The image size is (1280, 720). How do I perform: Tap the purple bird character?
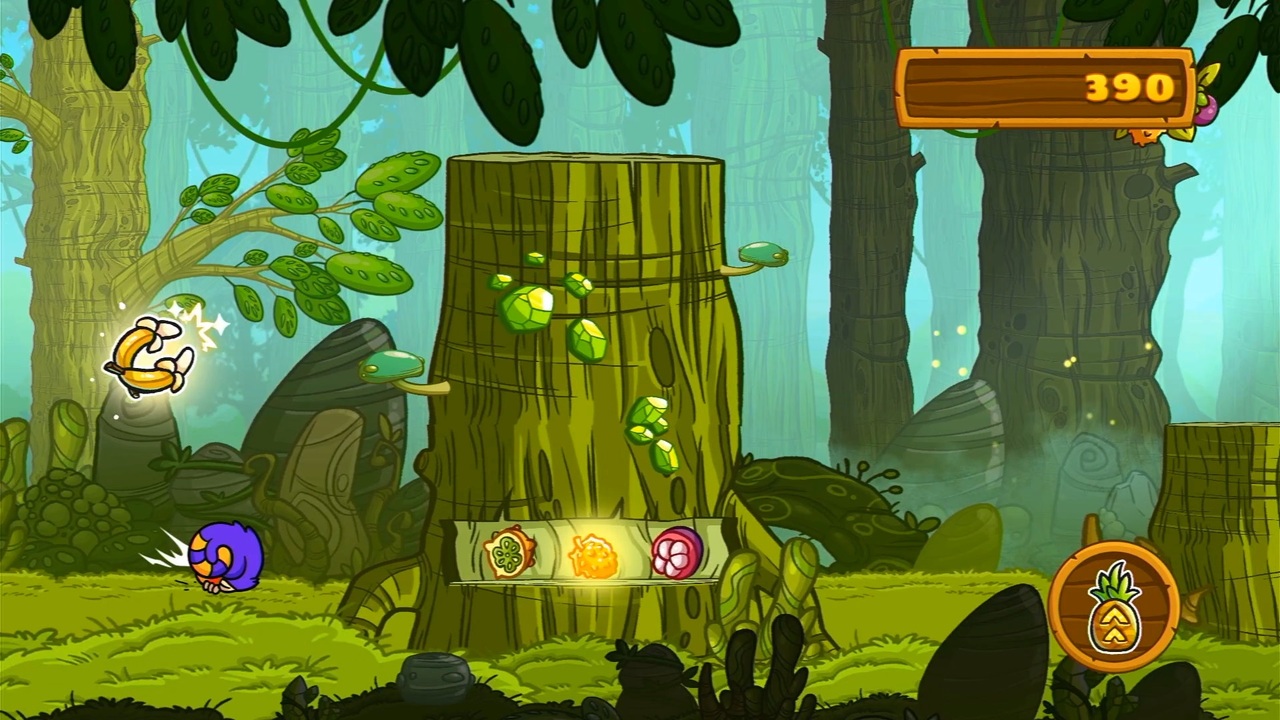pyautogui.click(x=222, y=555)
